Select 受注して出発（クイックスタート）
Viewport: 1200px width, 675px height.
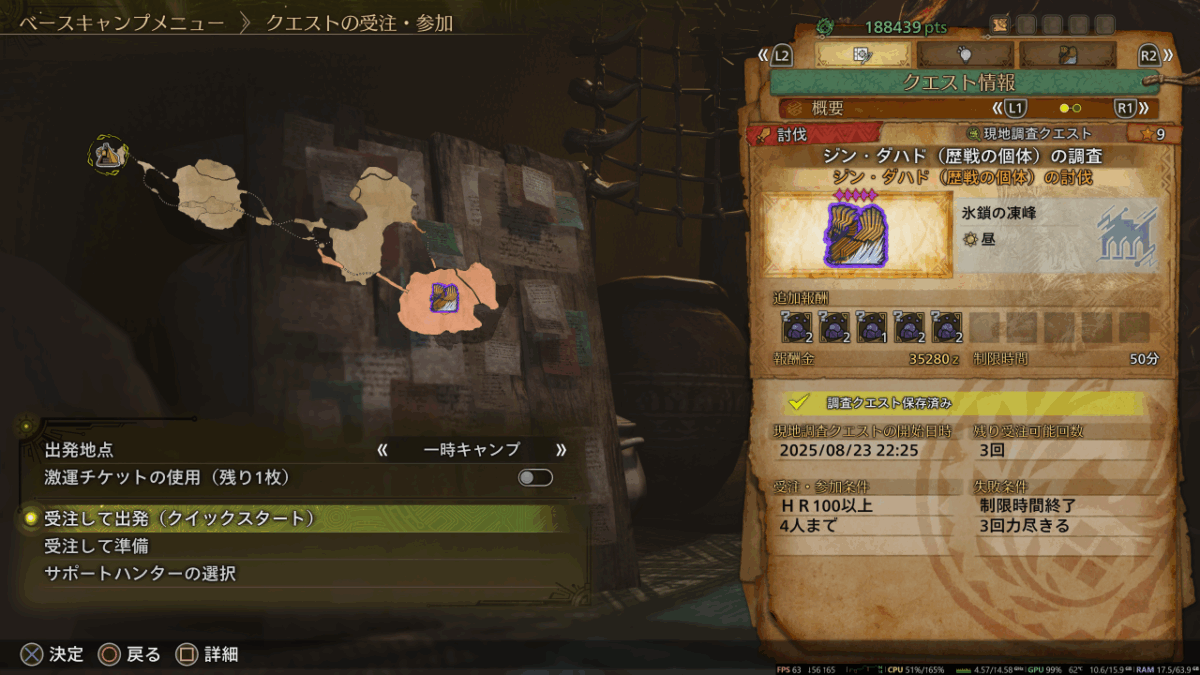pos(180,518)
